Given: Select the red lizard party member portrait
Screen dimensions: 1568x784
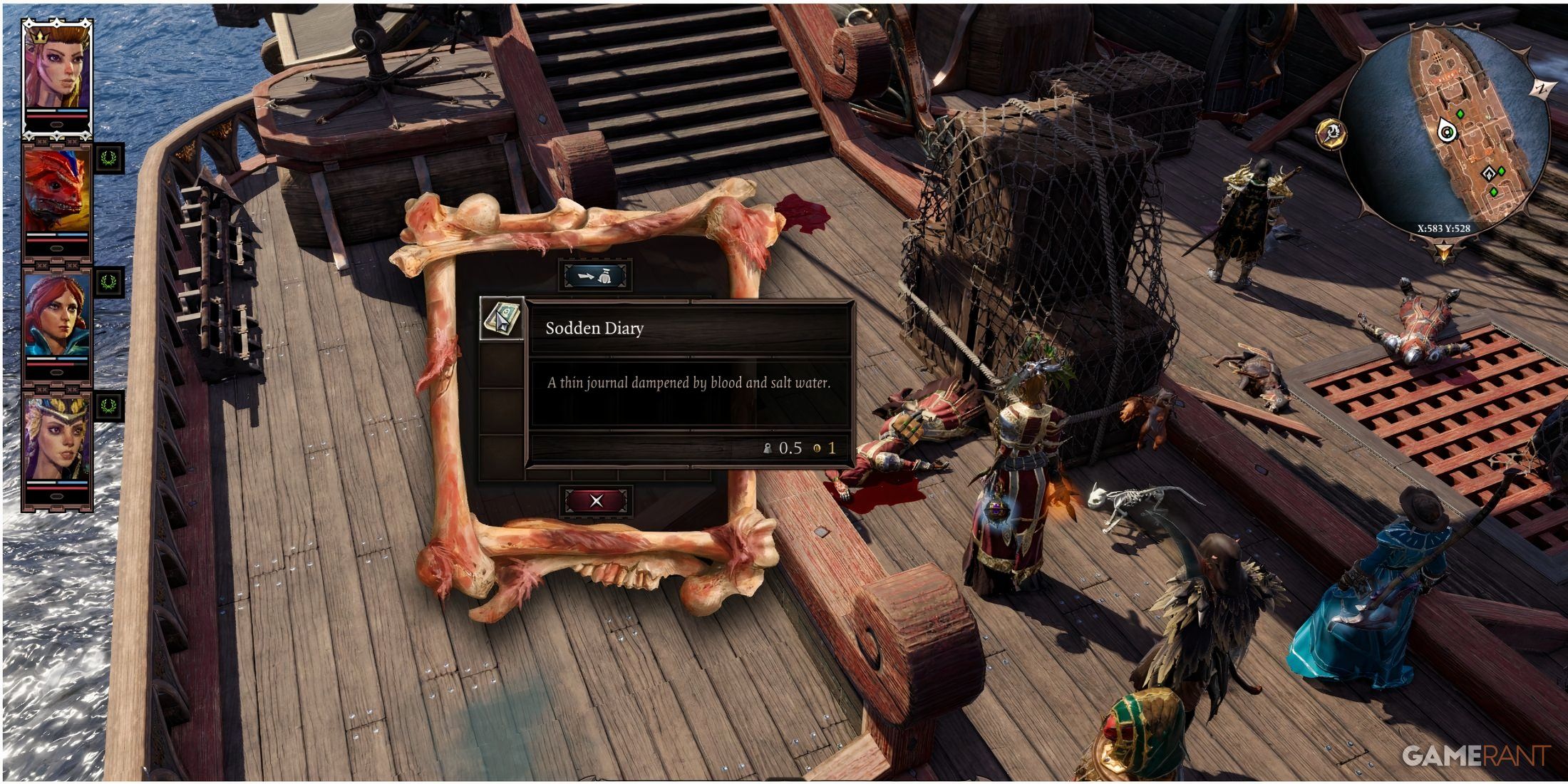Looking at the screenshot, I should pos(57,190).
